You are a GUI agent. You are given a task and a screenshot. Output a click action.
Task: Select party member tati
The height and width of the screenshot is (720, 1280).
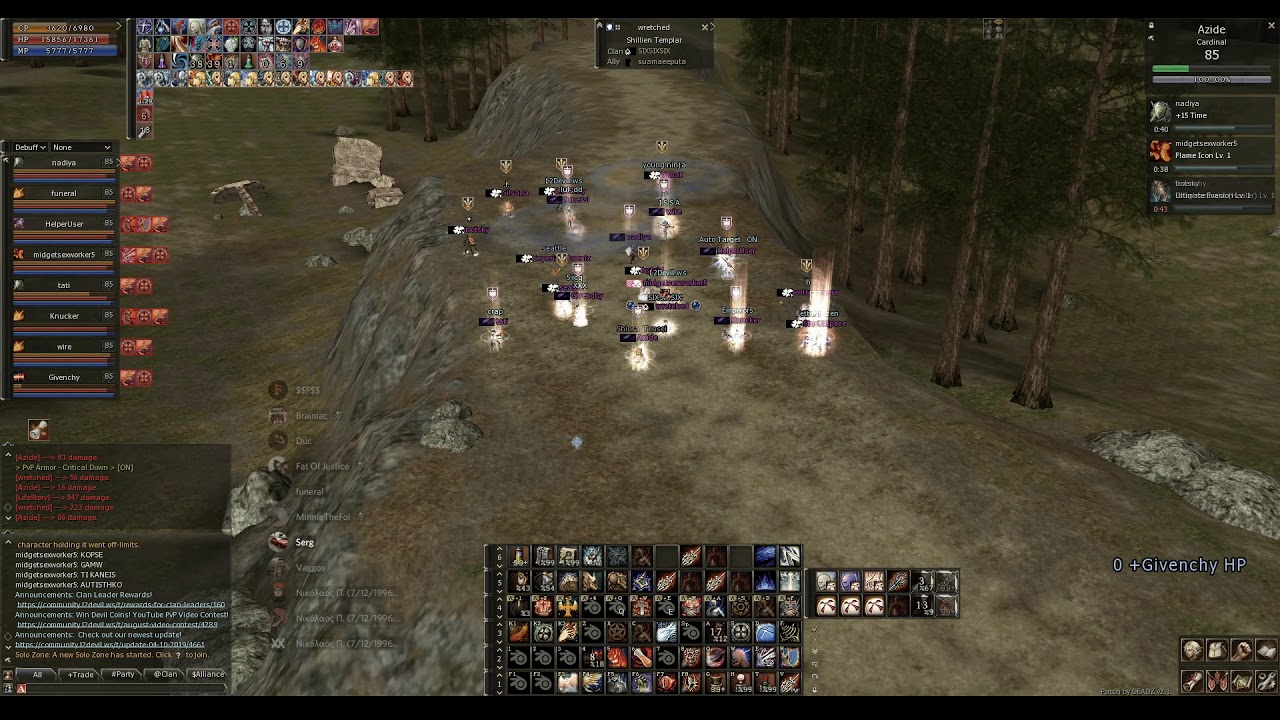point(63,286)
